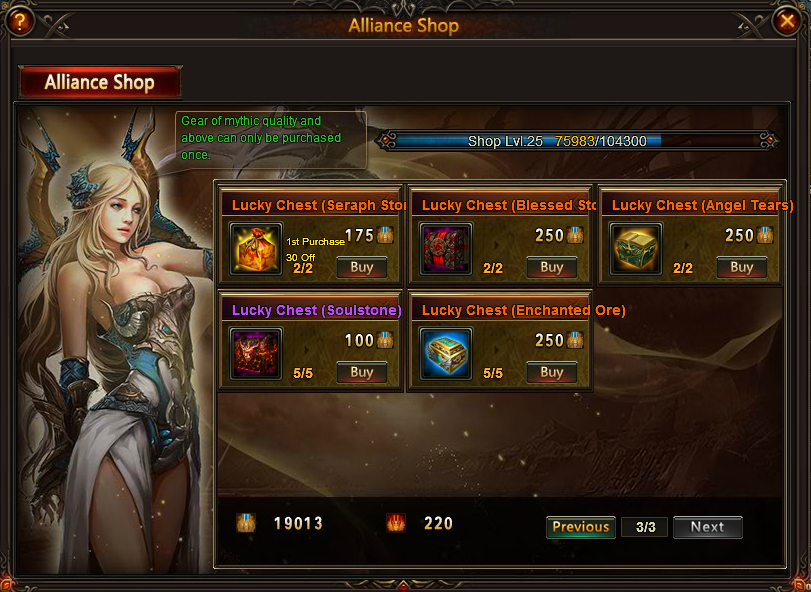Click the Next page button
This screenshot has width=811, height=592.
(707, 527)
